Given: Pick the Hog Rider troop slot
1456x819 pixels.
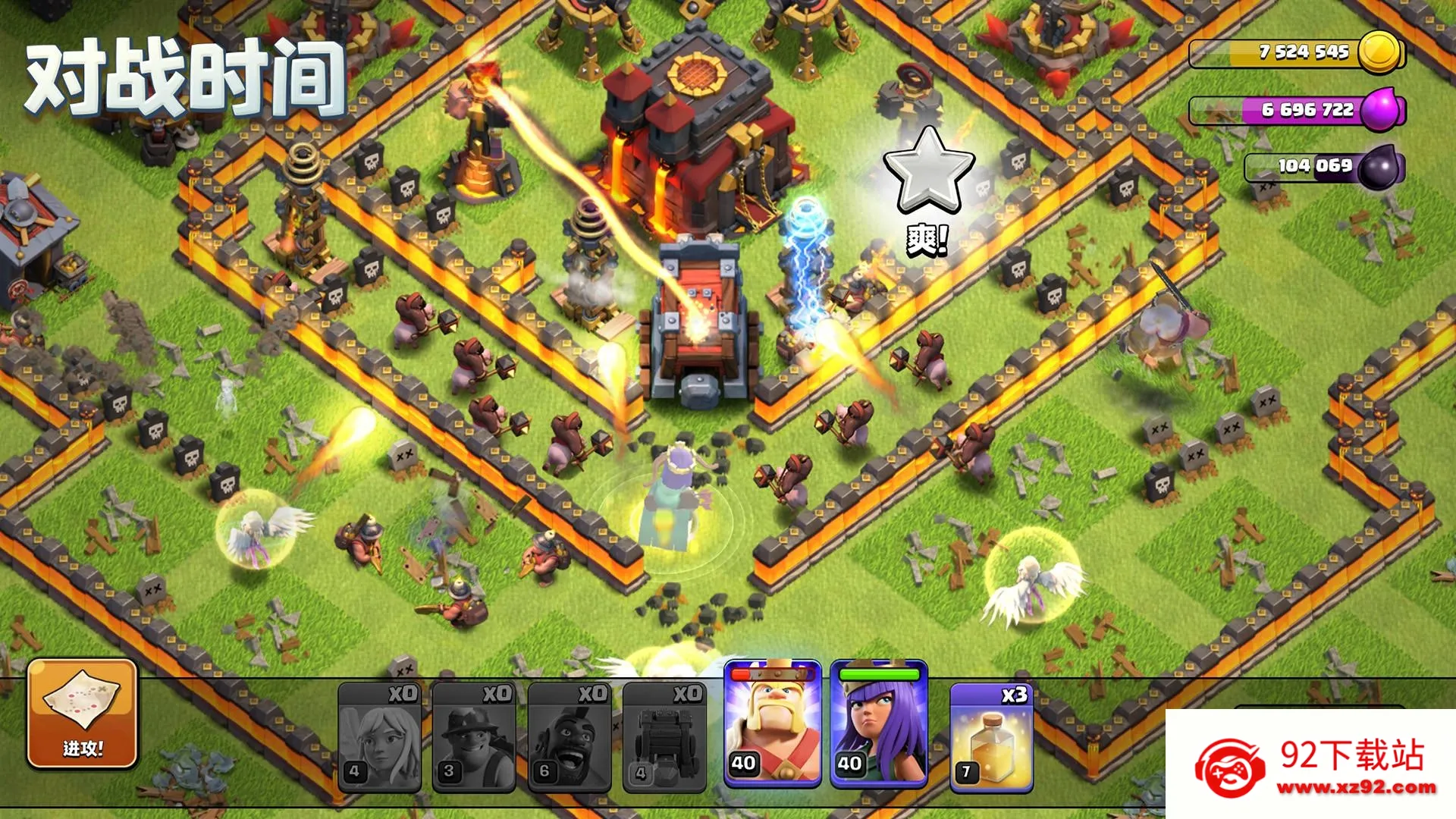Looking at the screenshot, I should click(x=569, y=737).
